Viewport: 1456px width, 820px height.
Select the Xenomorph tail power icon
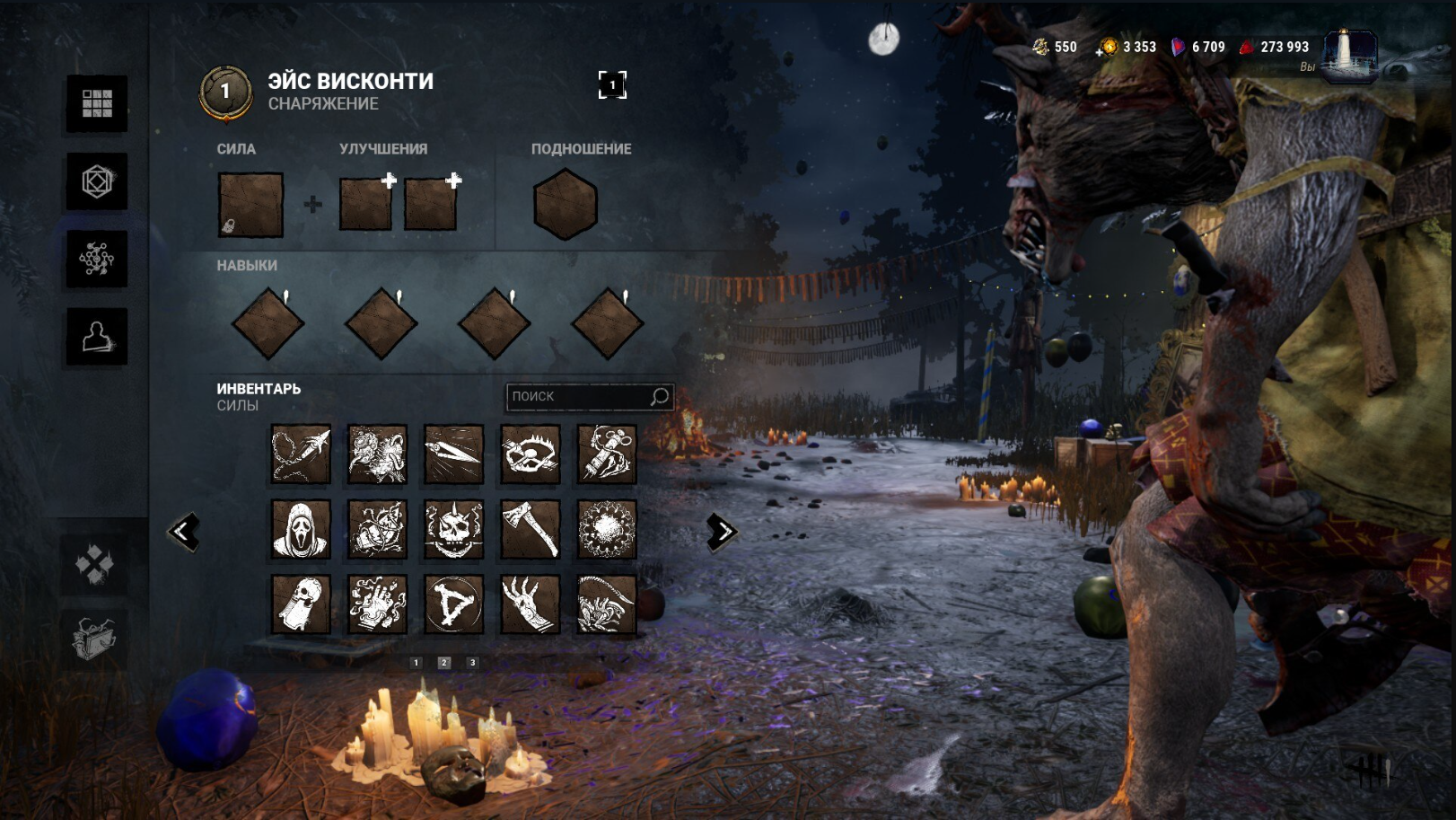(x=607, y=604)
